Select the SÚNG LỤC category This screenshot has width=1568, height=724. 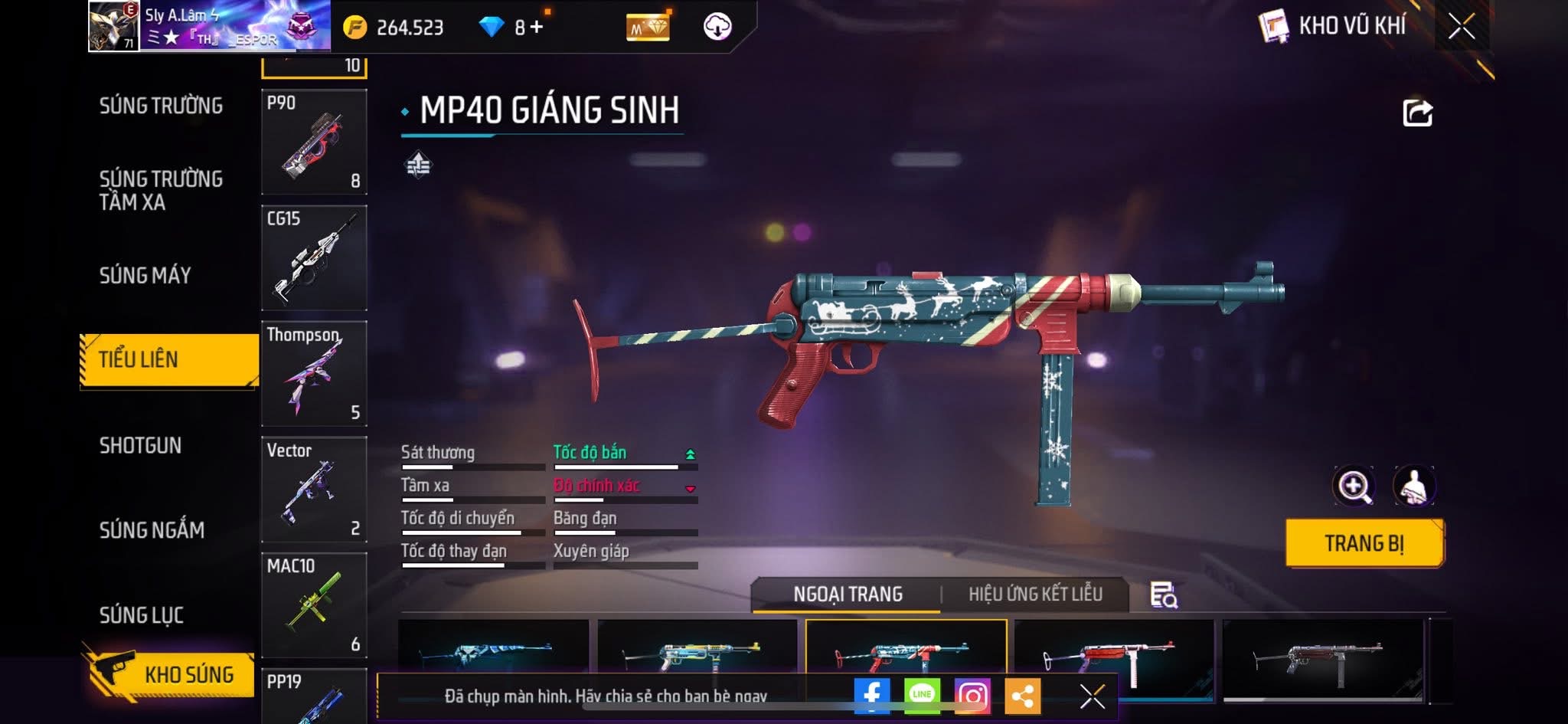click(141, 614)
